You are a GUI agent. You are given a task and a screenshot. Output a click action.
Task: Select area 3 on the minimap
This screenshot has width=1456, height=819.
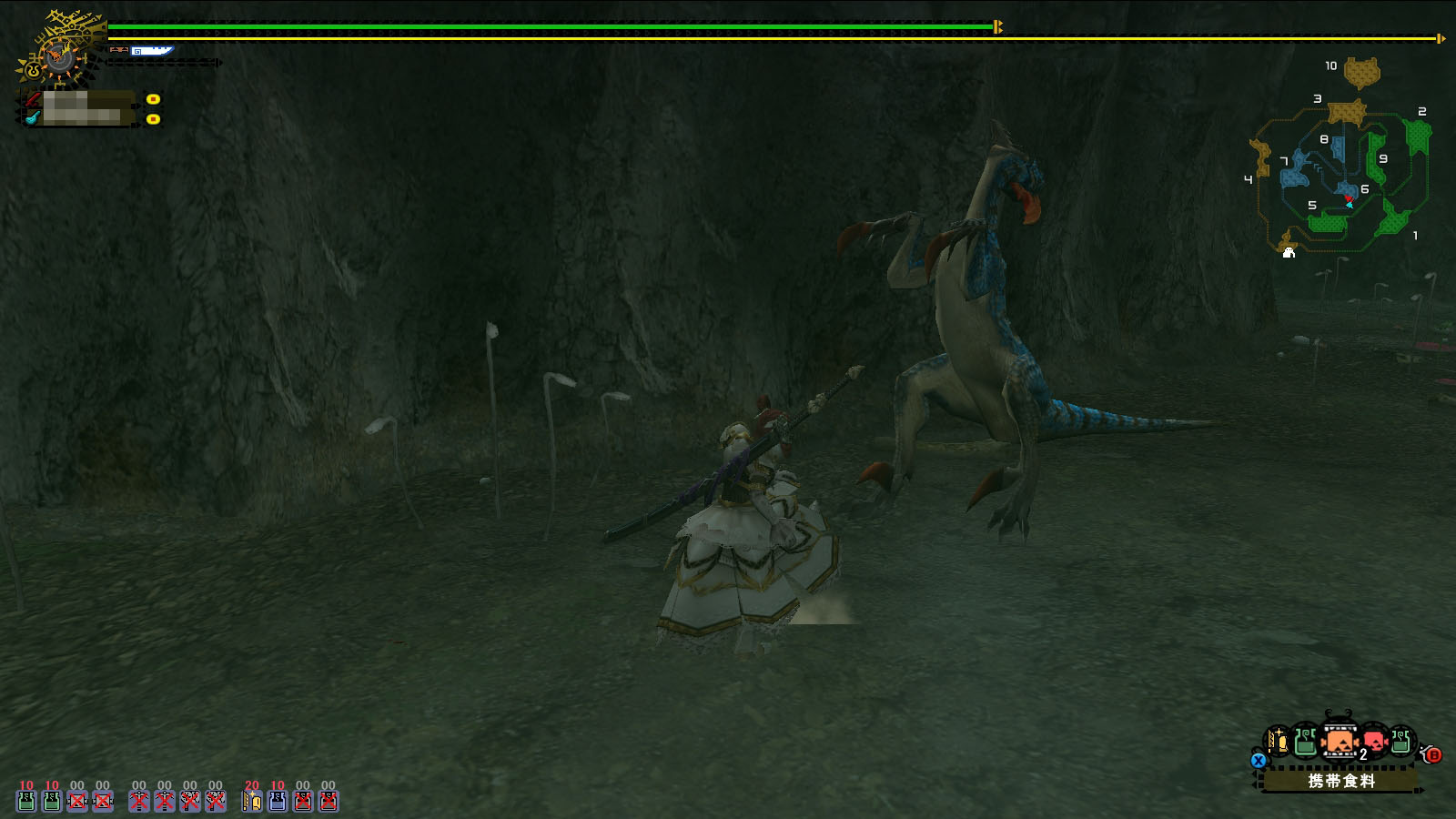click(x=1346, y=112)
